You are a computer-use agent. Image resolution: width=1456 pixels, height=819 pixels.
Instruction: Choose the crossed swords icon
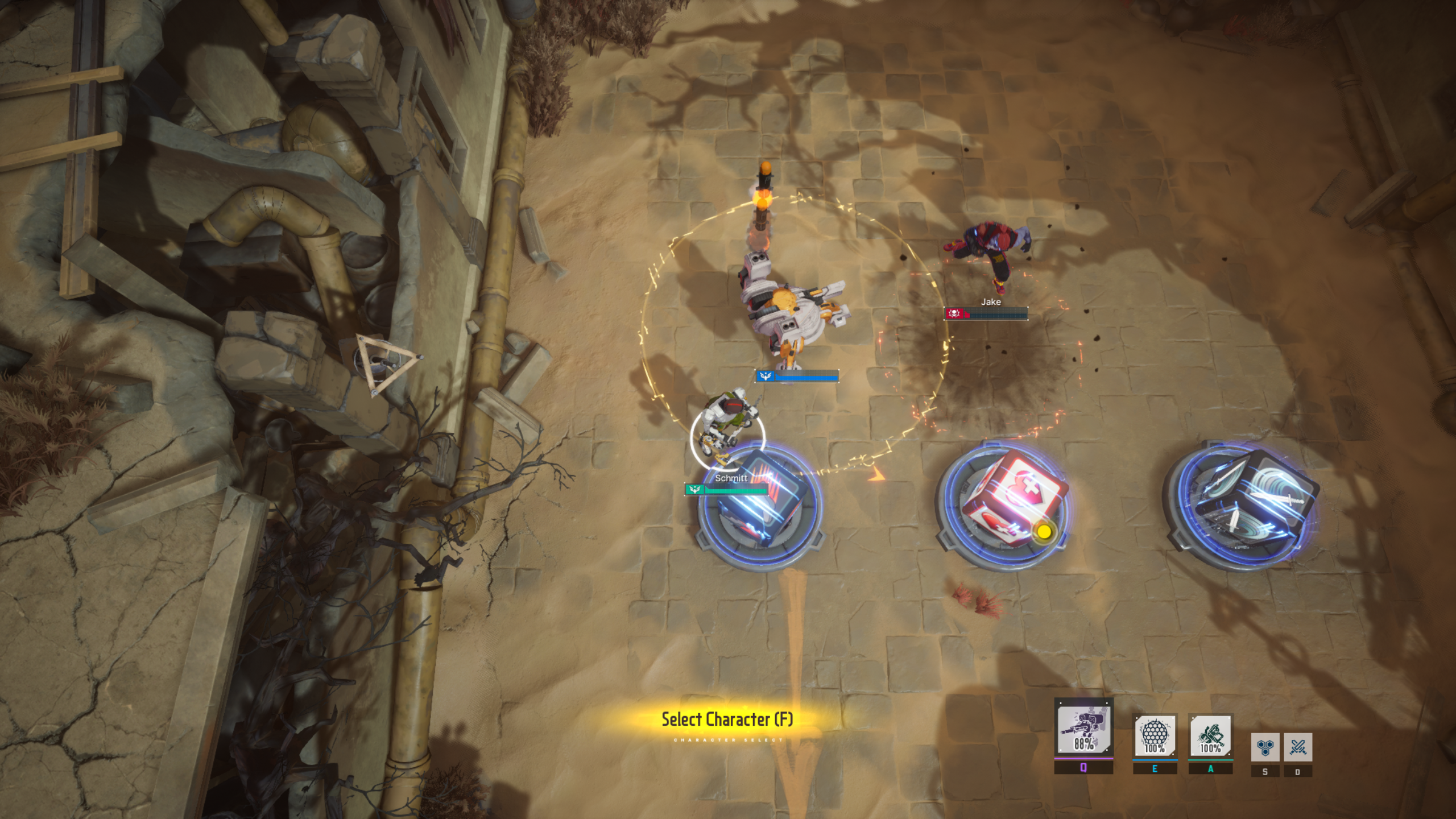(x=1297, y=747)
